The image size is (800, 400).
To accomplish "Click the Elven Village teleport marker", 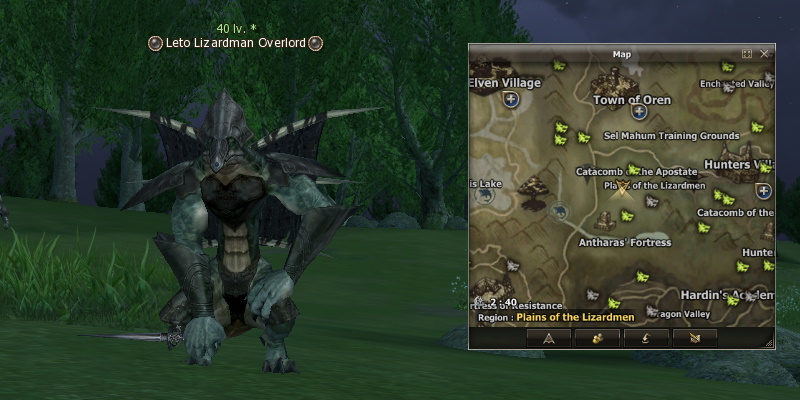I will (511, 100).
